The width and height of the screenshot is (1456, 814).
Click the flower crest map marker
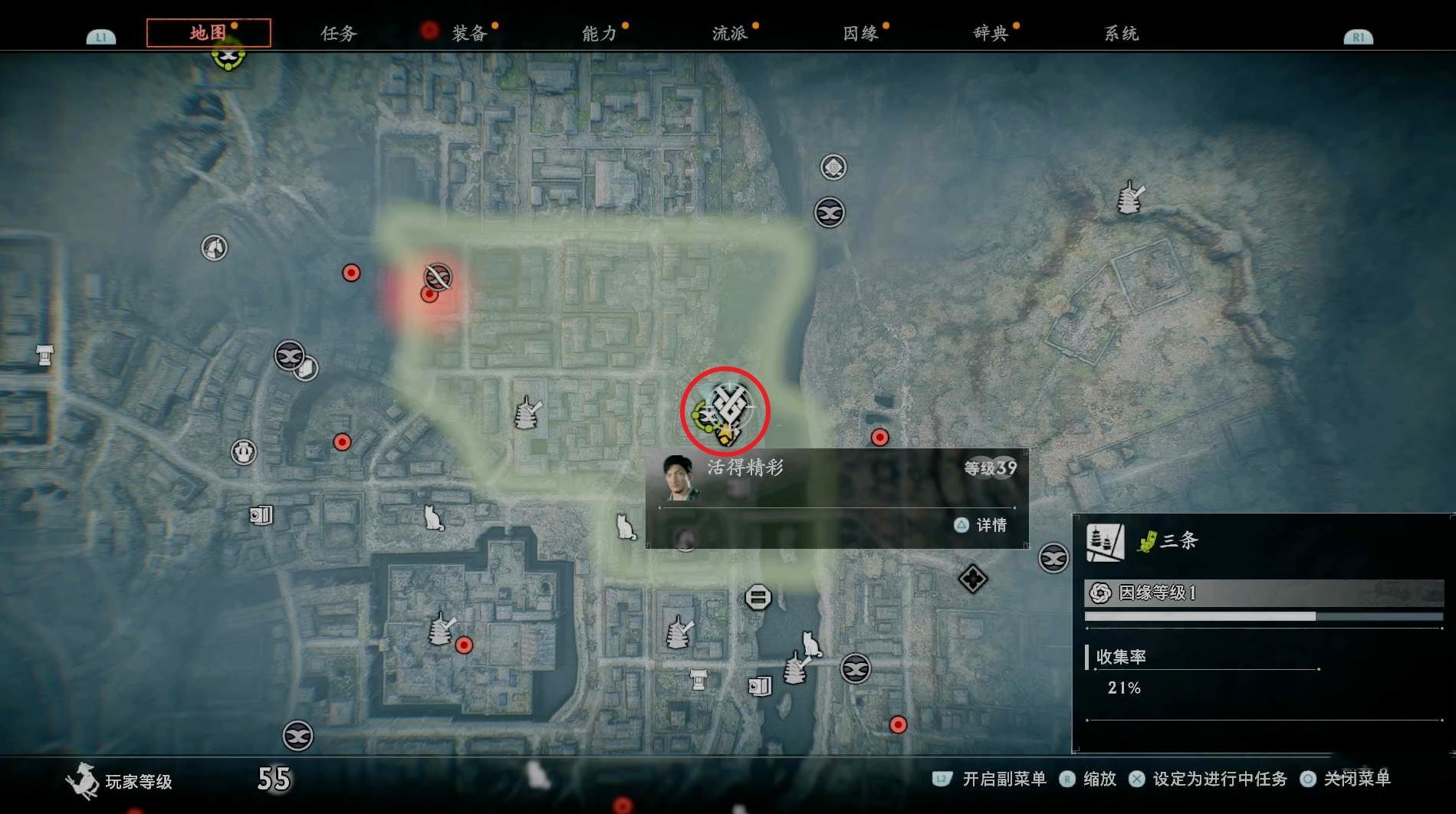[833, 166]
